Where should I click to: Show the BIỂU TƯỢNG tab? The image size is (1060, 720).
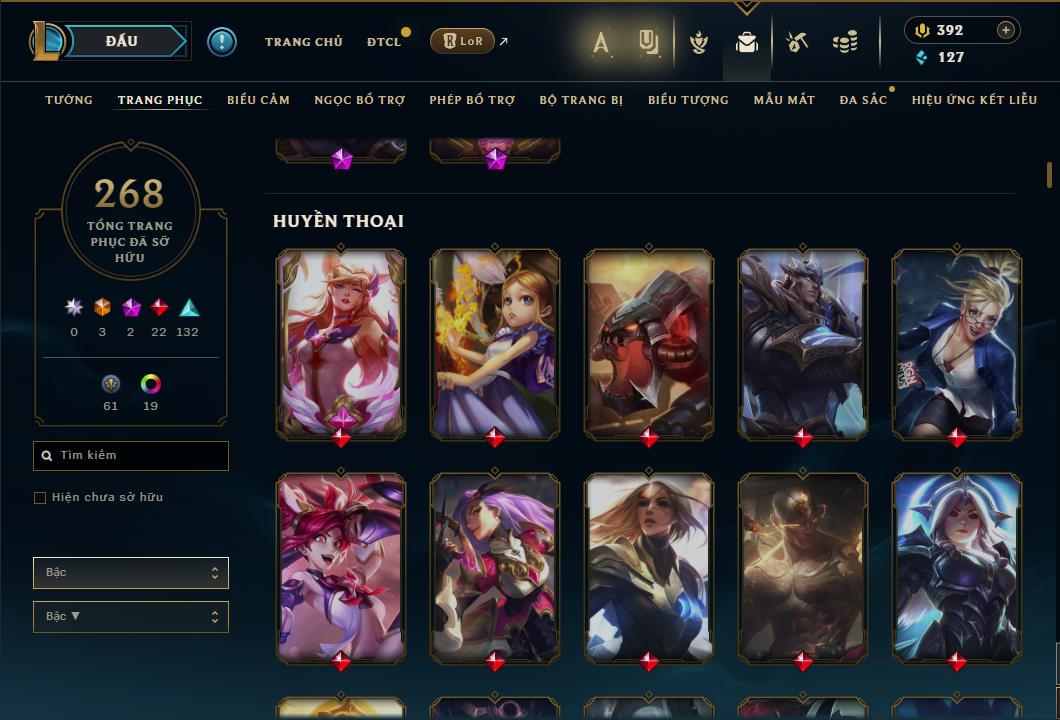(x=688, y=100)
